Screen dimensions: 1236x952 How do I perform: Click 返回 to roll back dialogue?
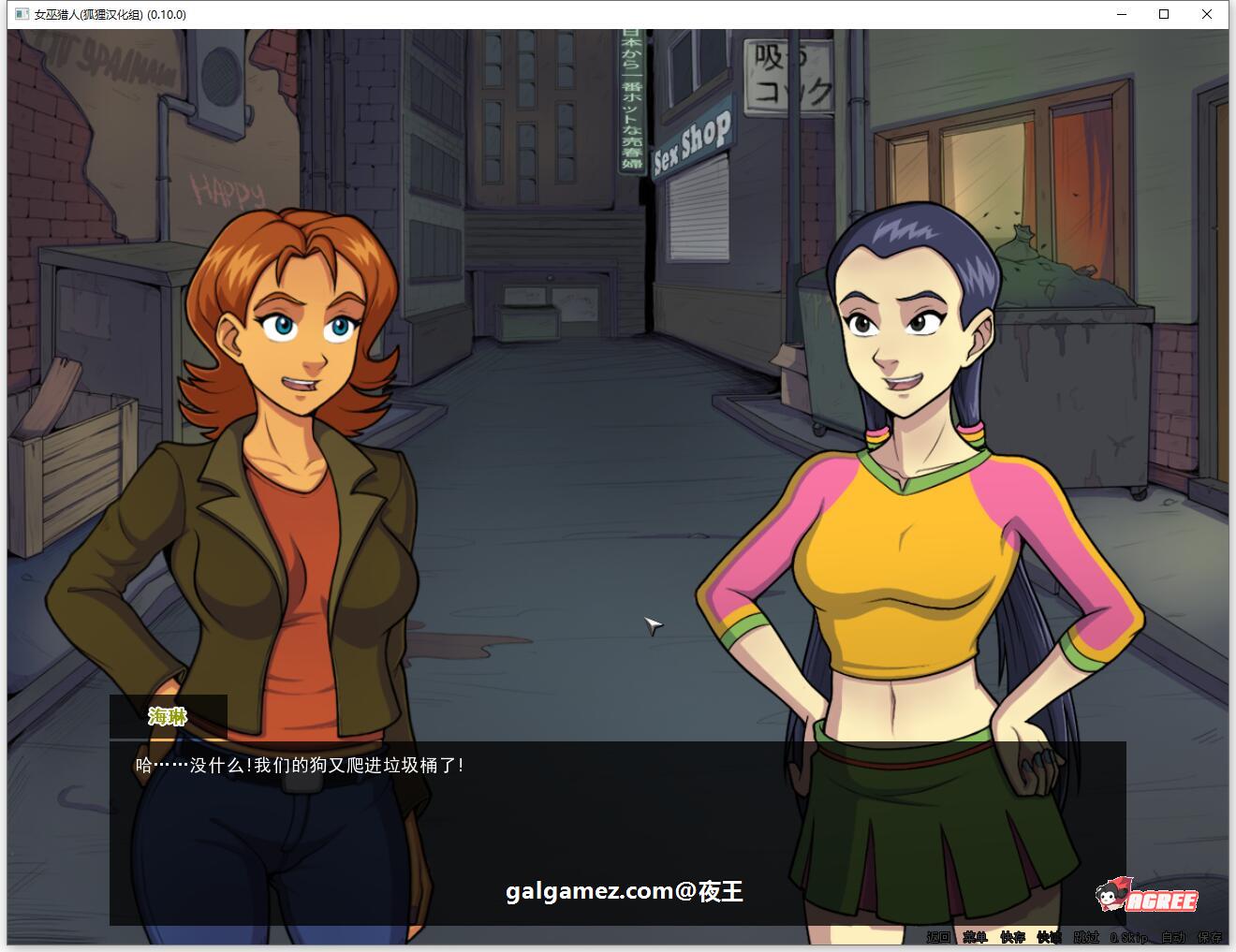pos(938,936)
